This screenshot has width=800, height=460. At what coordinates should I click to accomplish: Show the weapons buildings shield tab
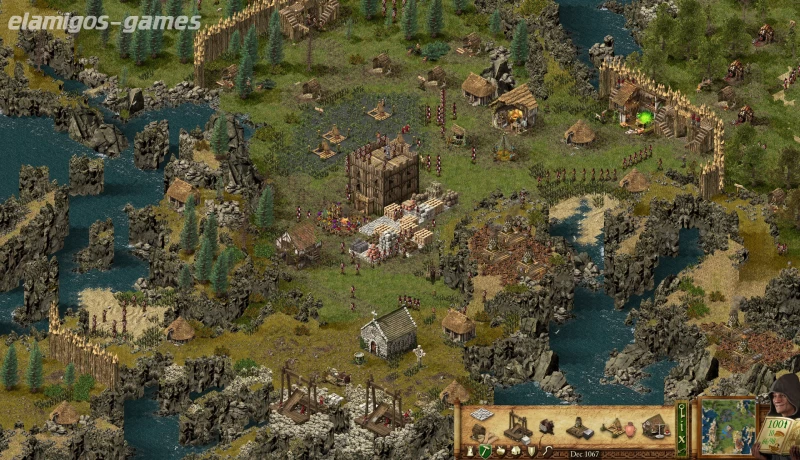coord(531,451)
